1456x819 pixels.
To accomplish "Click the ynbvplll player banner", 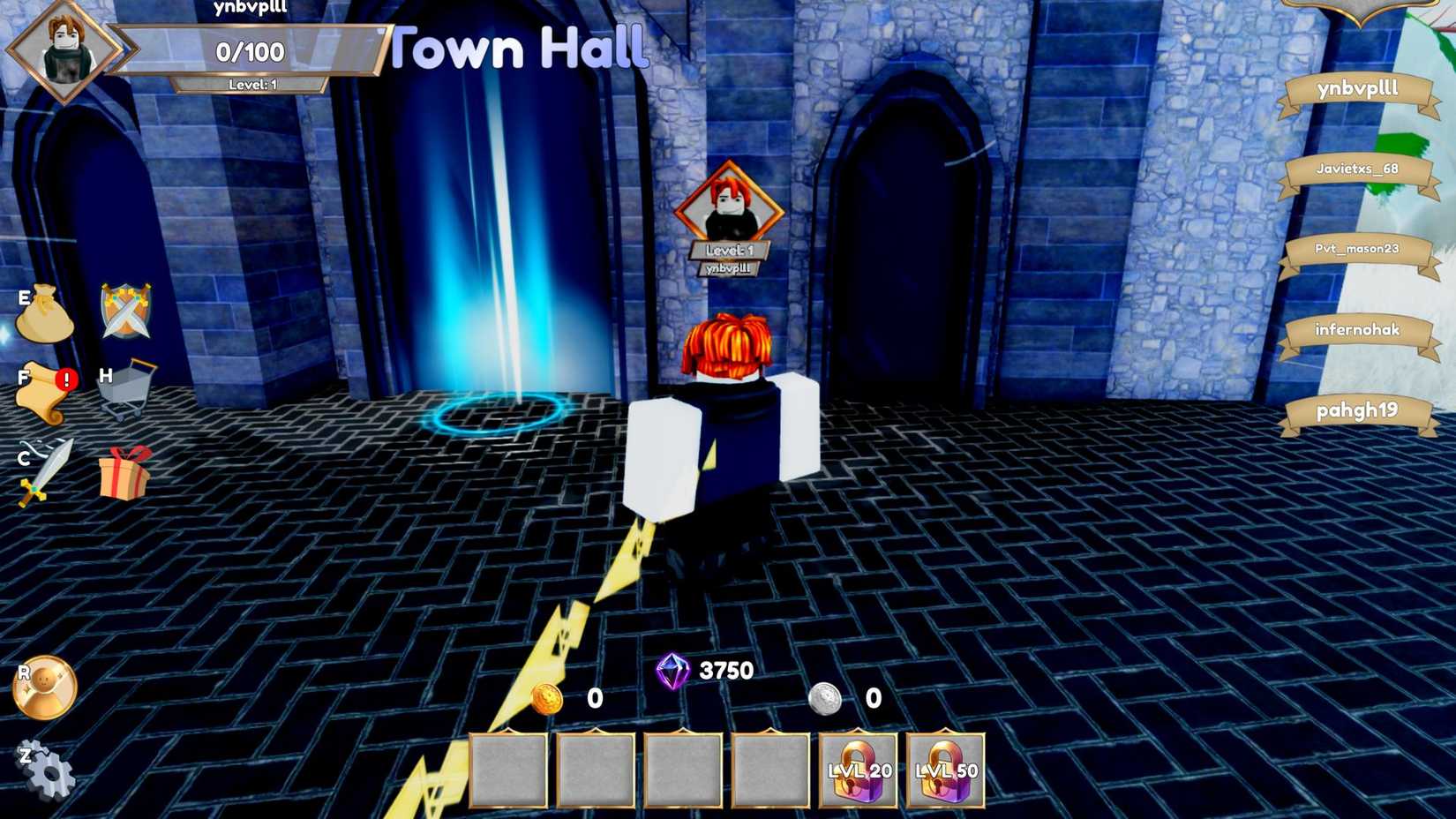I will pos(1359,88).
